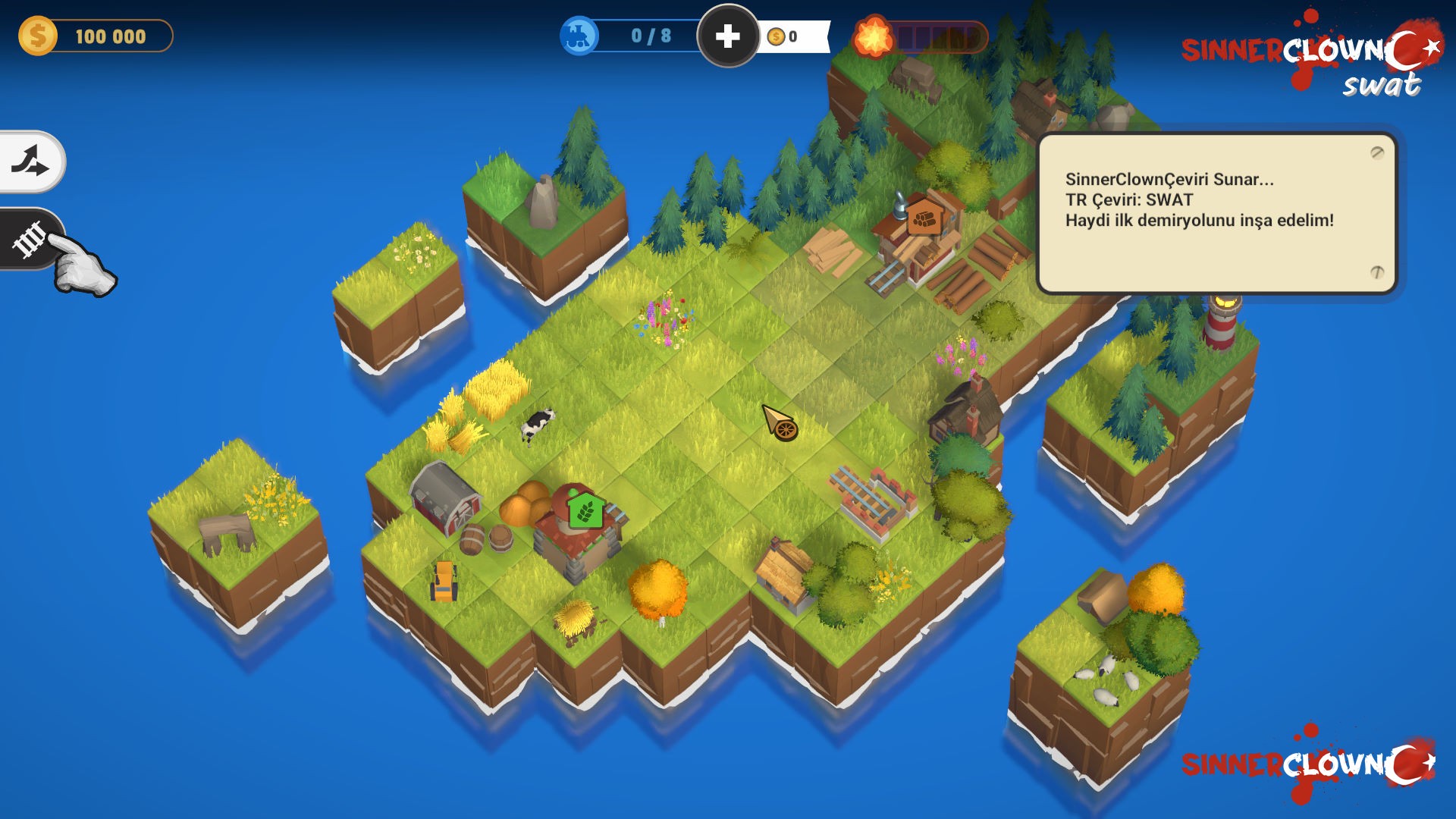Screen dimensions: 1456x819
Task: Click the tutorial message panel
Action: pos(1216,213)
